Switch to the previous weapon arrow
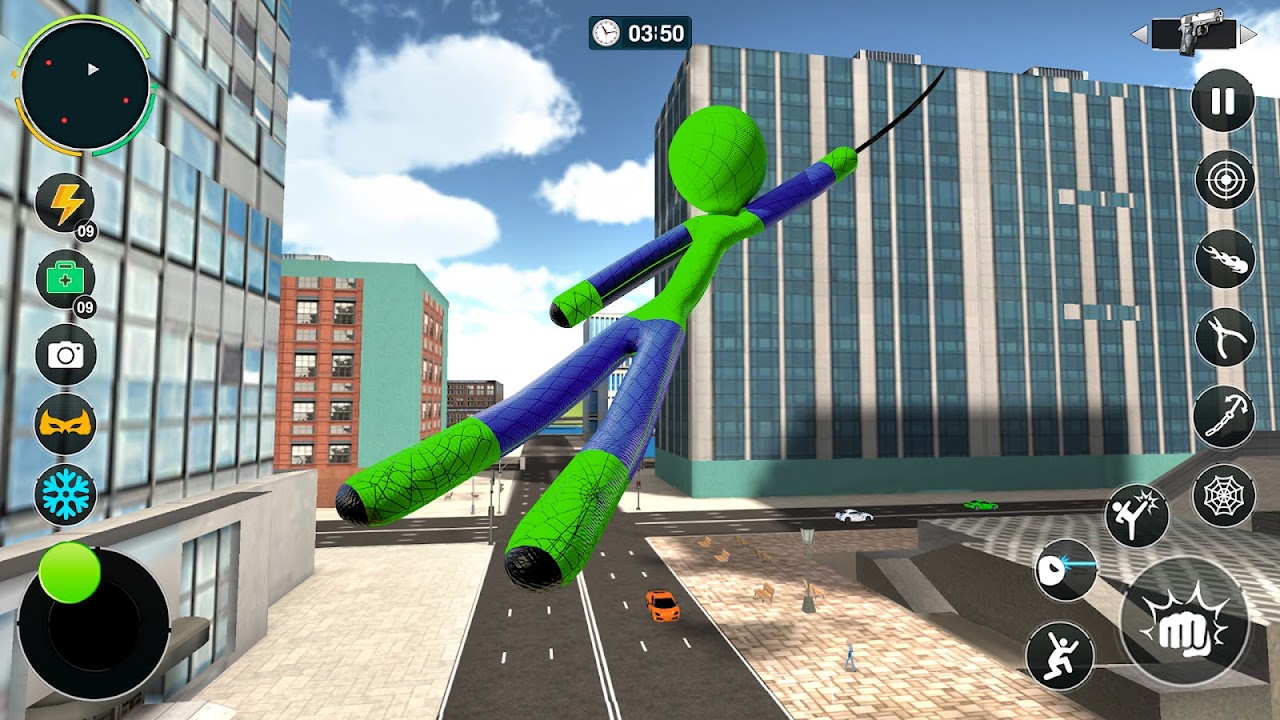The width and height of the screenshot is (1280, 720). pyautogui.click(x=1139, y=35)
